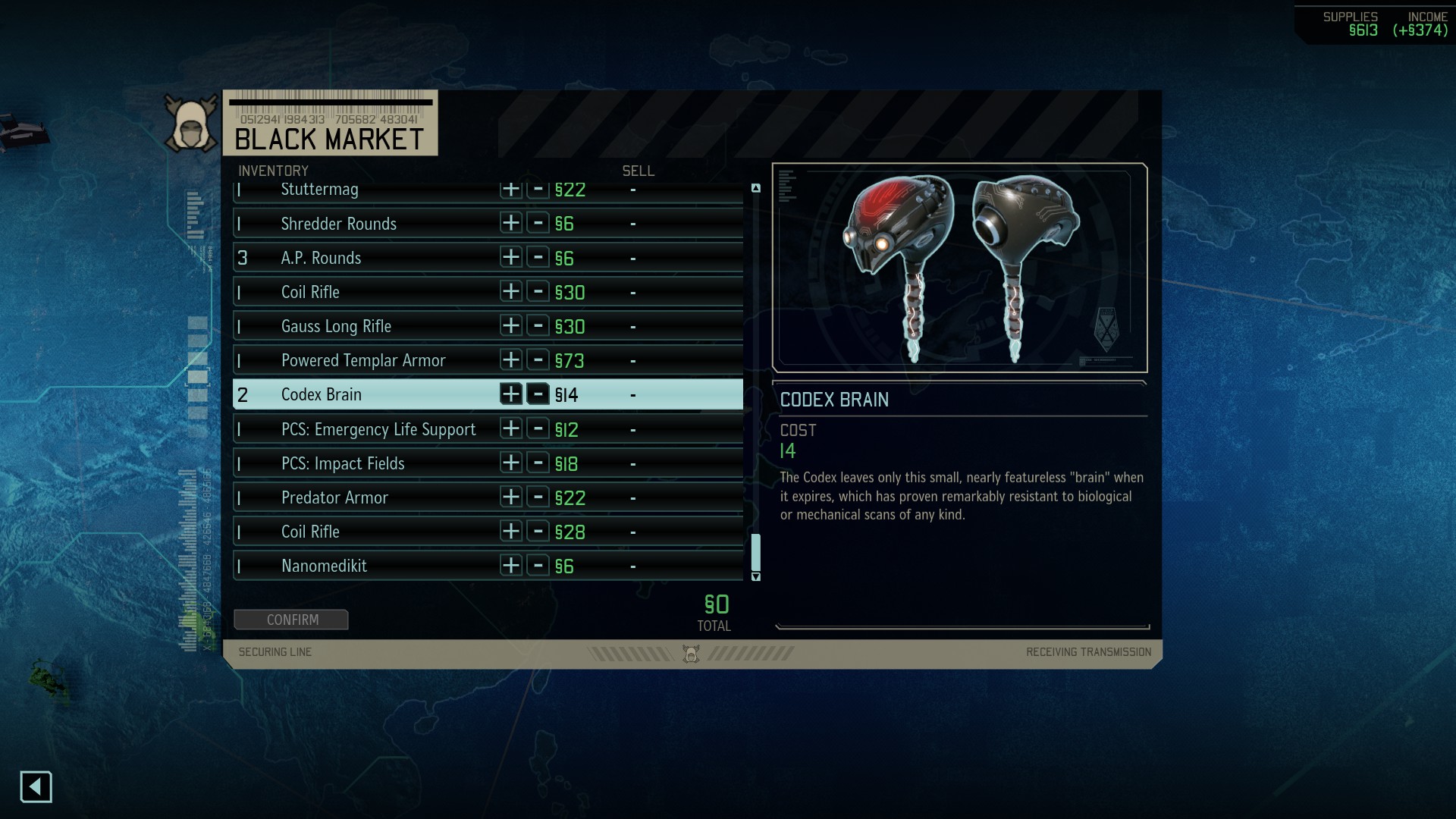Increase the §28 Coil Rifle sell quantity
Screen dimensions: 1456x819
click(512, 532)
